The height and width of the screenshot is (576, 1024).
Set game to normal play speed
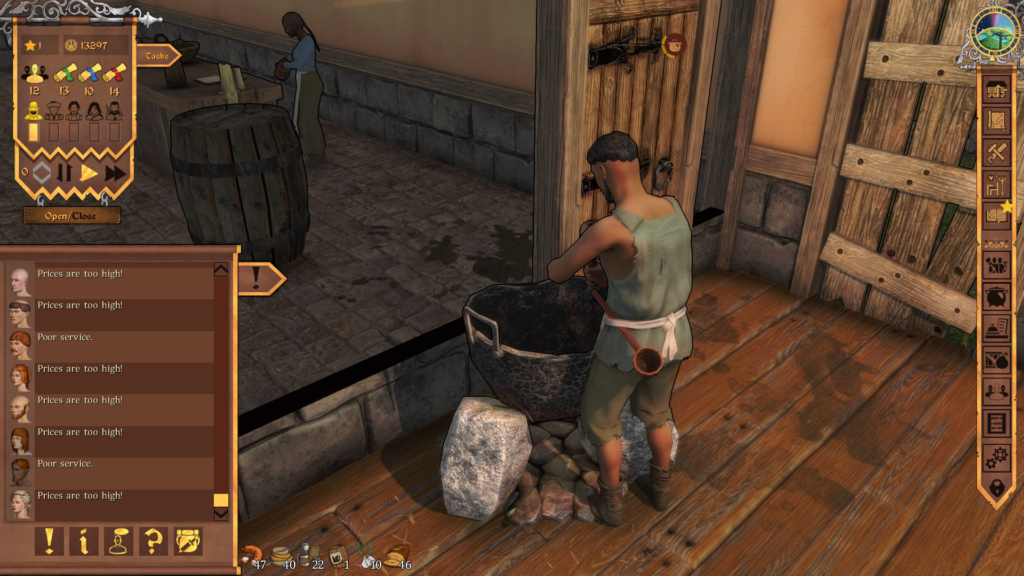[x=90, y=173]
